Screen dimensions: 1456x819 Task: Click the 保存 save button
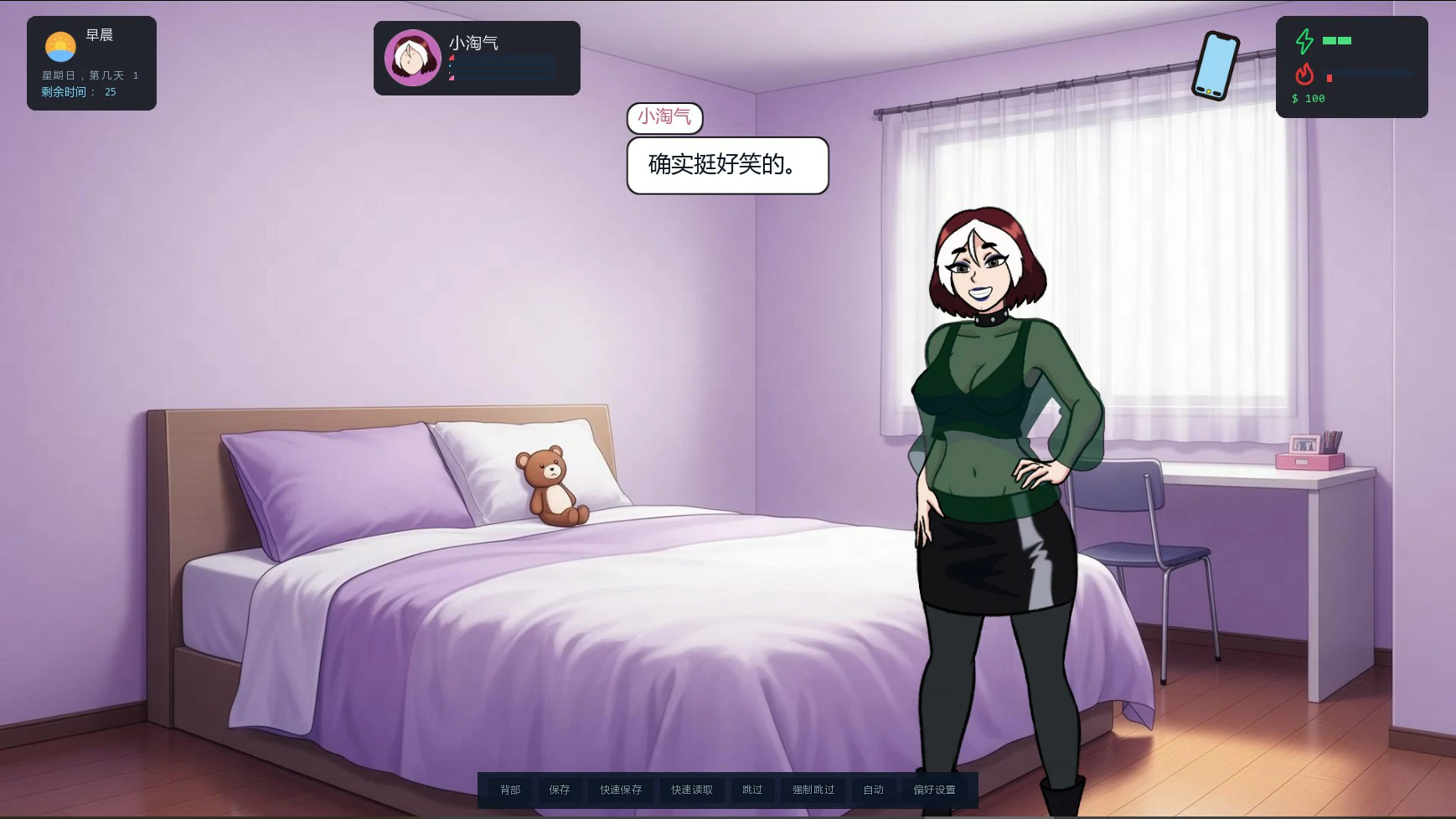559,789
